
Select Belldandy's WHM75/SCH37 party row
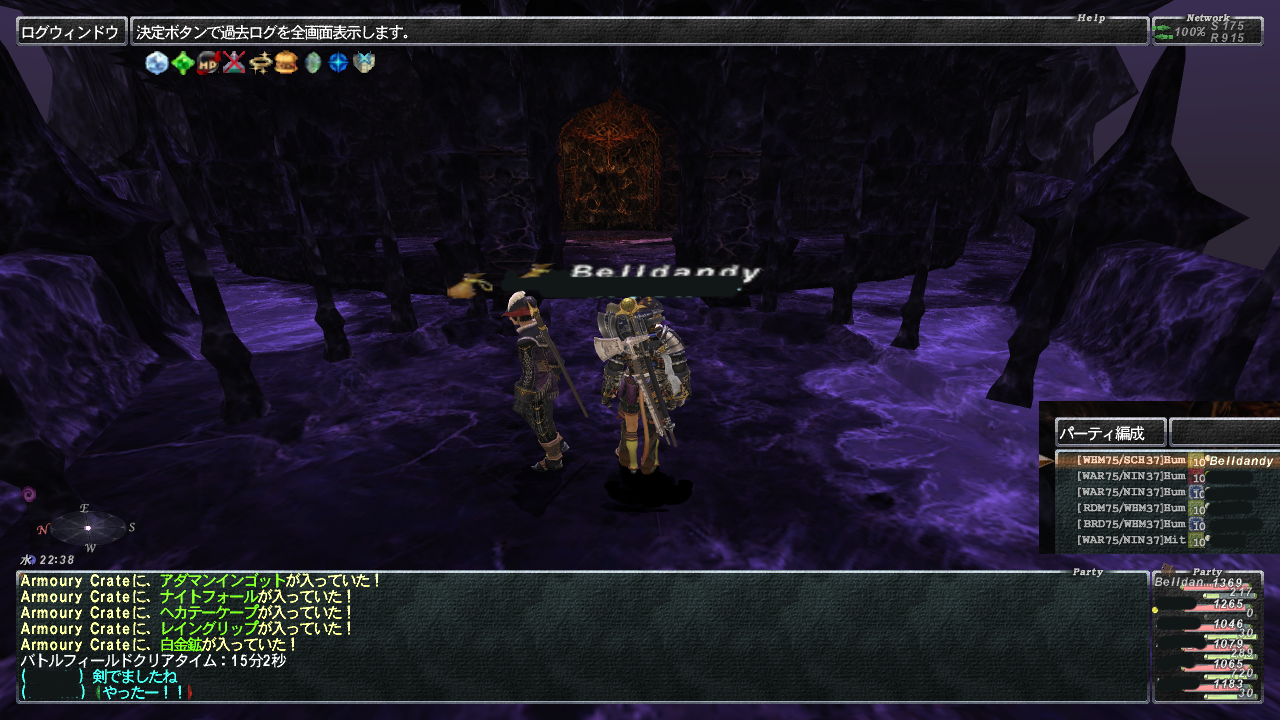click(x=1165, y=461)
